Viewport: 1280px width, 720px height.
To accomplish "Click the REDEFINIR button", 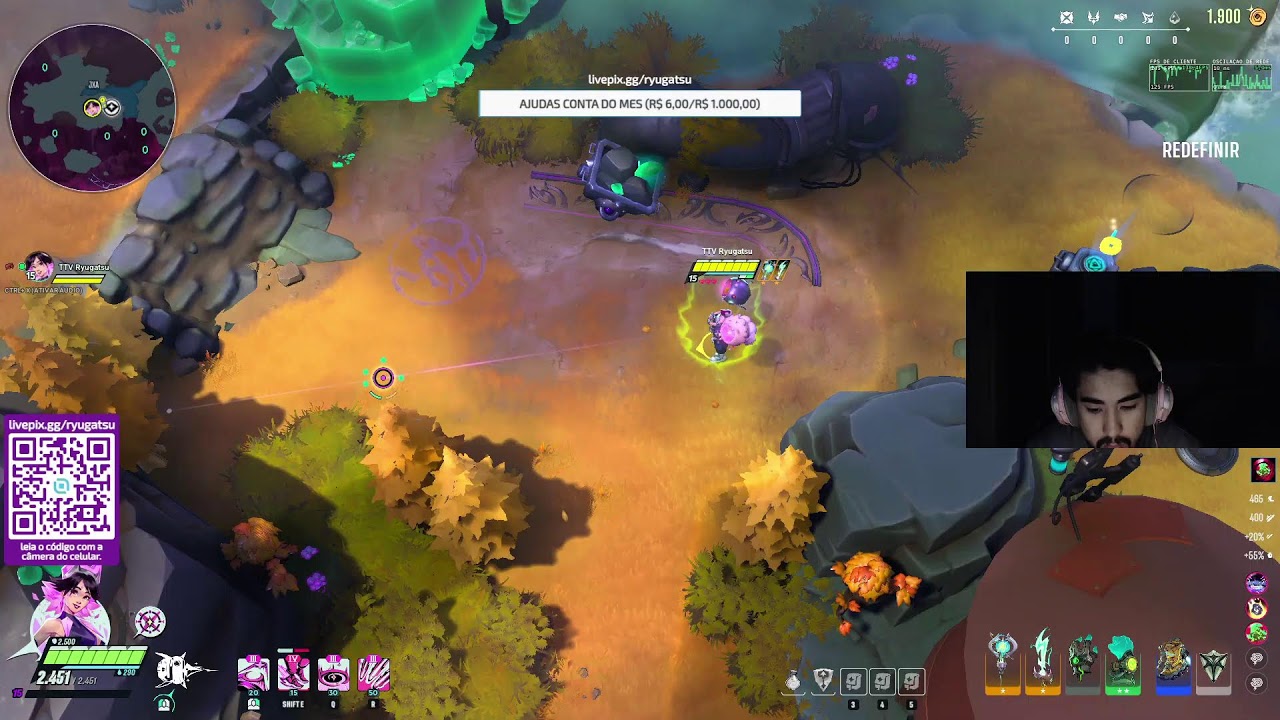I will (x=1200, y=151).
